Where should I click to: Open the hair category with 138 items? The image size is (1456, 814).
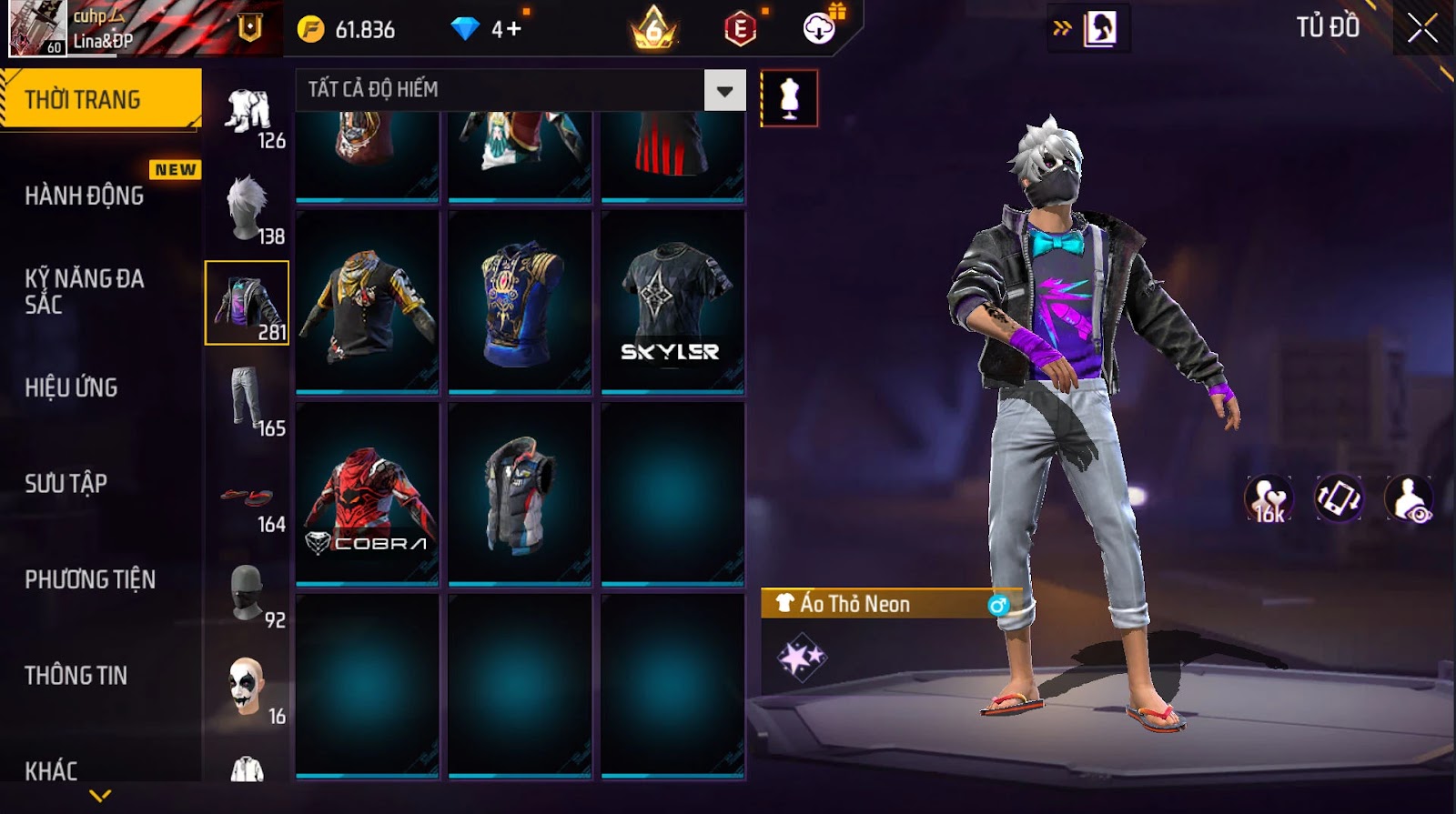(x=248, y=207)
